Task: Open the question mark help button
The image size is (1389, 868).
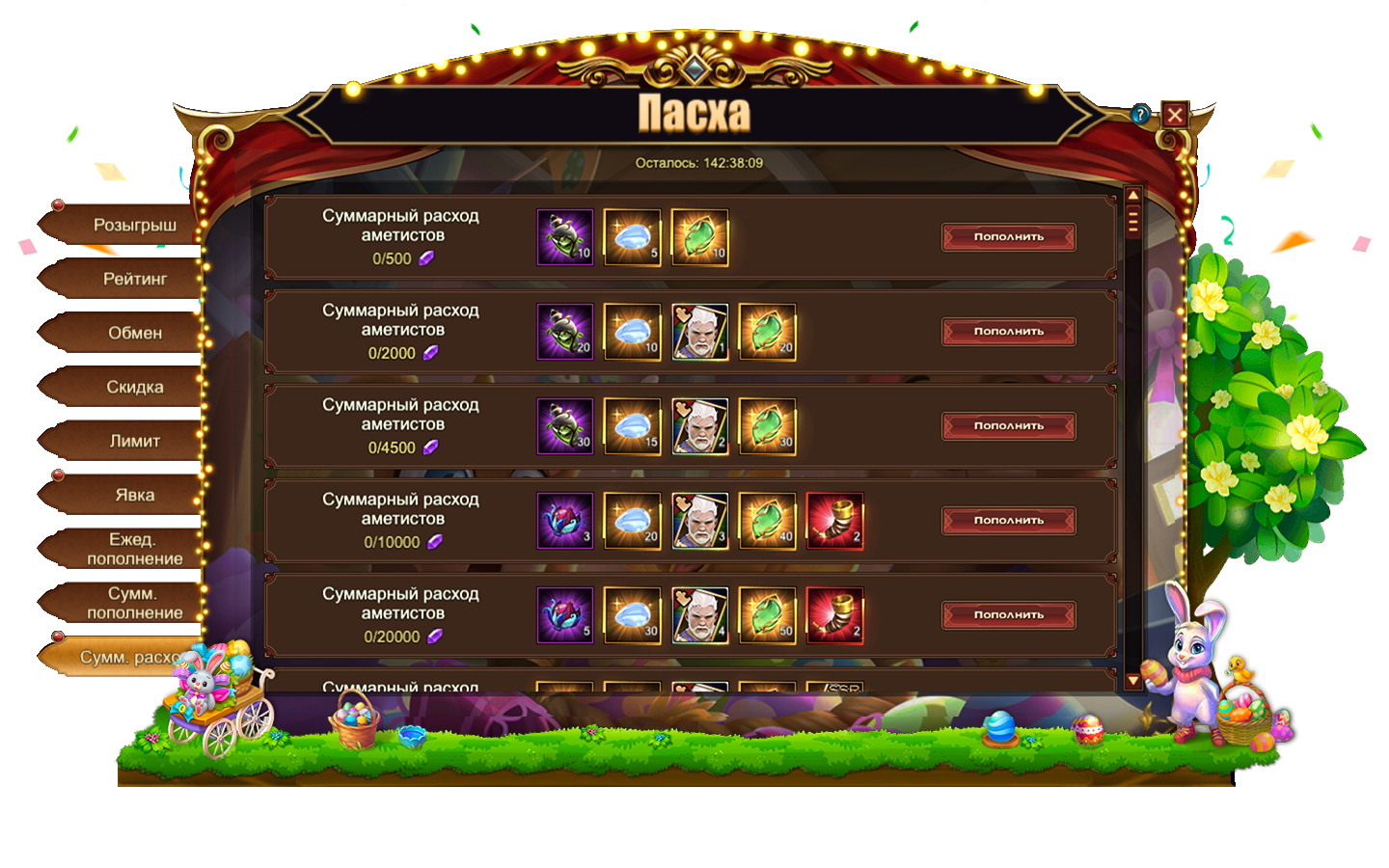Action: [1141, 115]
